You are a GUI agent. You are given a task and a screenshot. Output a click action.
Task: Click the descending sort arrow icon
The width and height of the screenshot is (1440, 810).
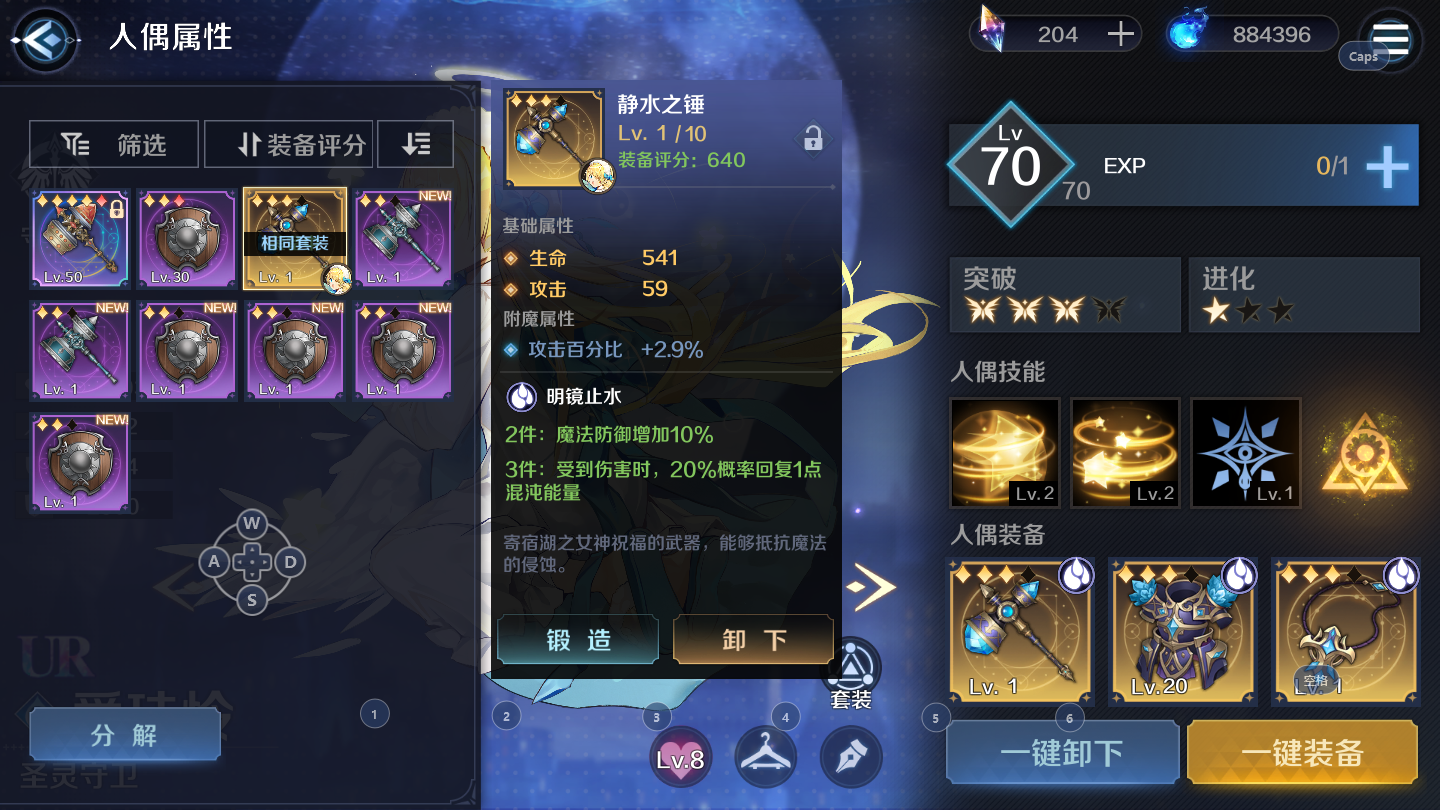tap(415, 143)
